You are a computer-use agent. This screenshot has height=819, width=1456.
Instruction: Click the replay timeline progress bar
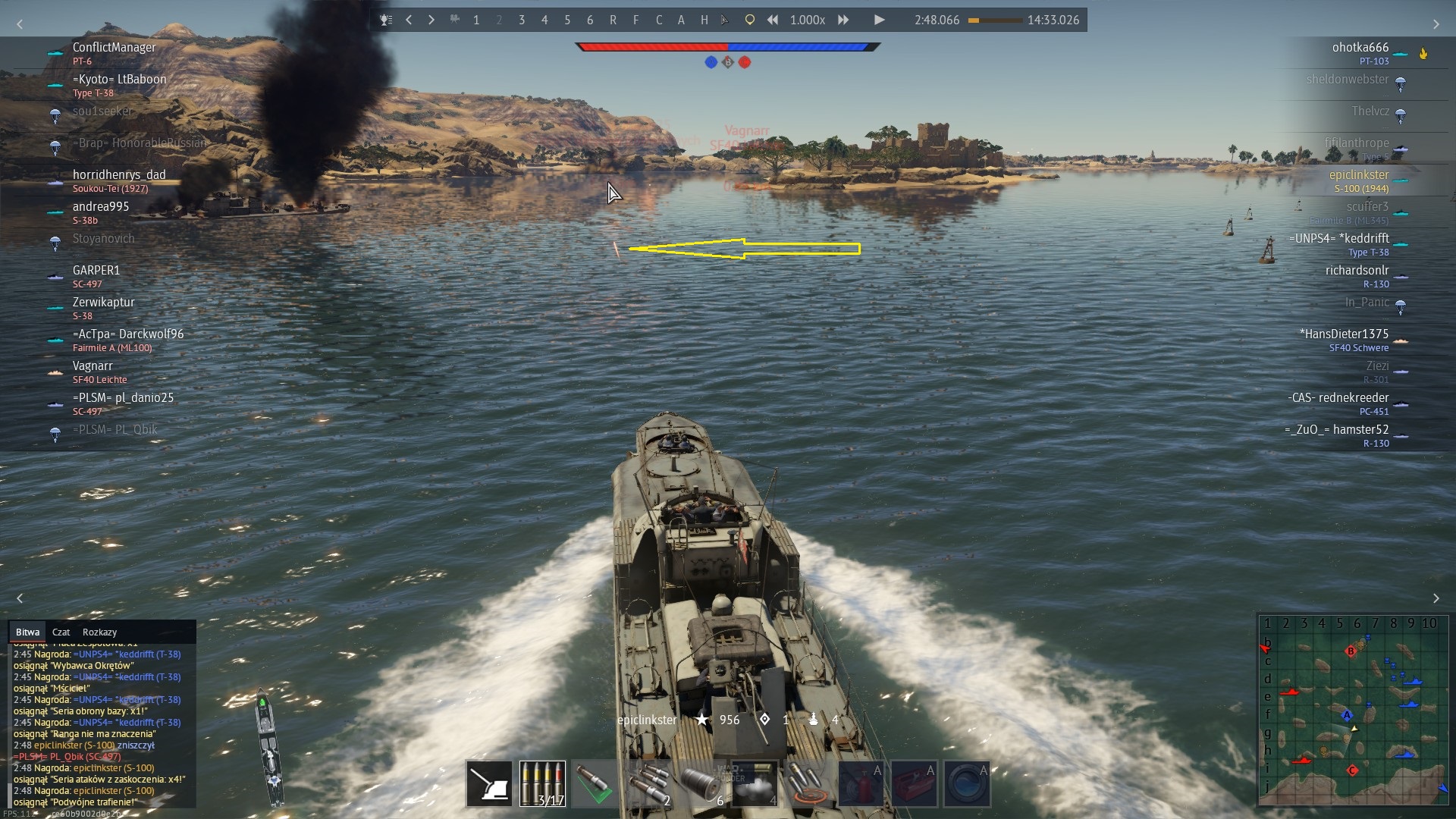point(994,20)
